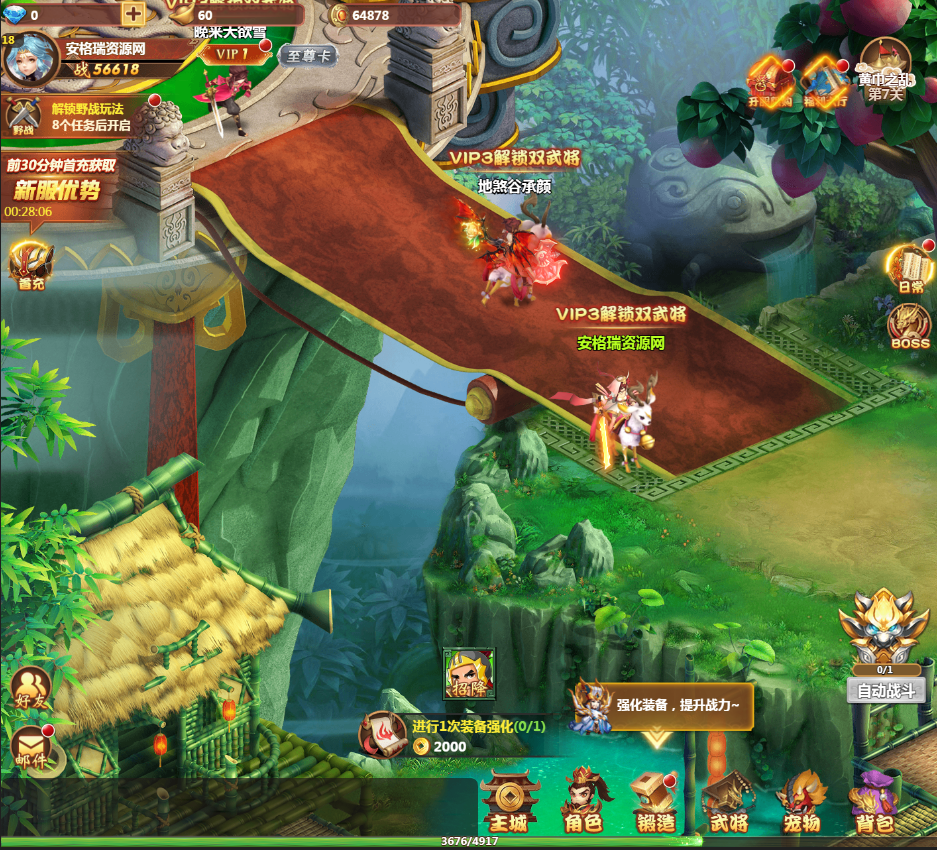
Task: Open the 至尊卡 supreme card button
Action: tap(306, 56)
